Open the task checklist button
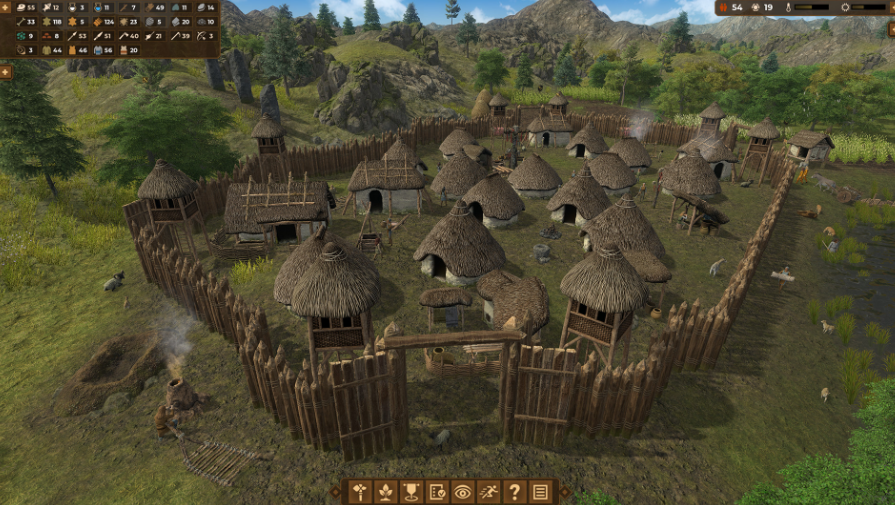The width and height of the screenshot is (895, 505). 437,492
